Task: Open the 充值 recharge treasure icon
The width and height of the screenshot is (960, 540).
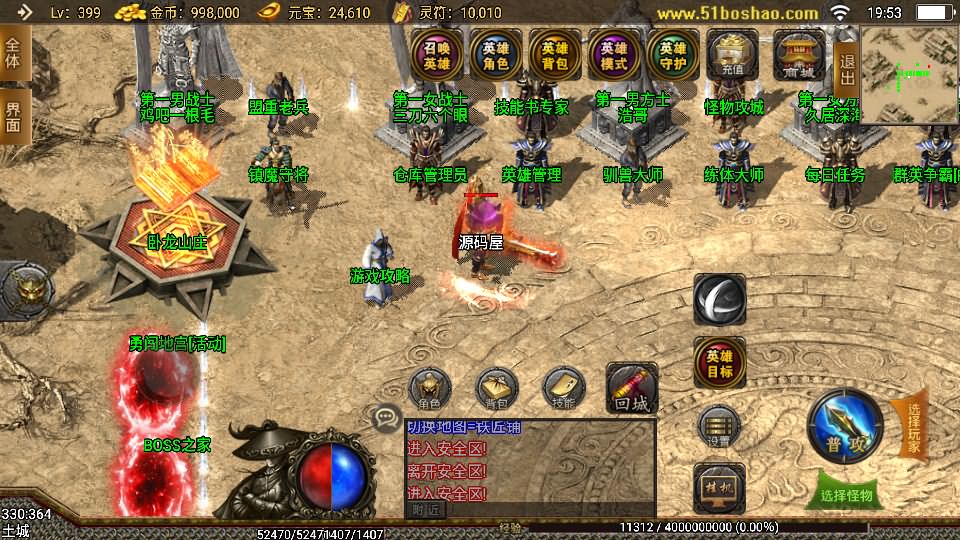Action: pyautogui.click(x=732, y=53)
